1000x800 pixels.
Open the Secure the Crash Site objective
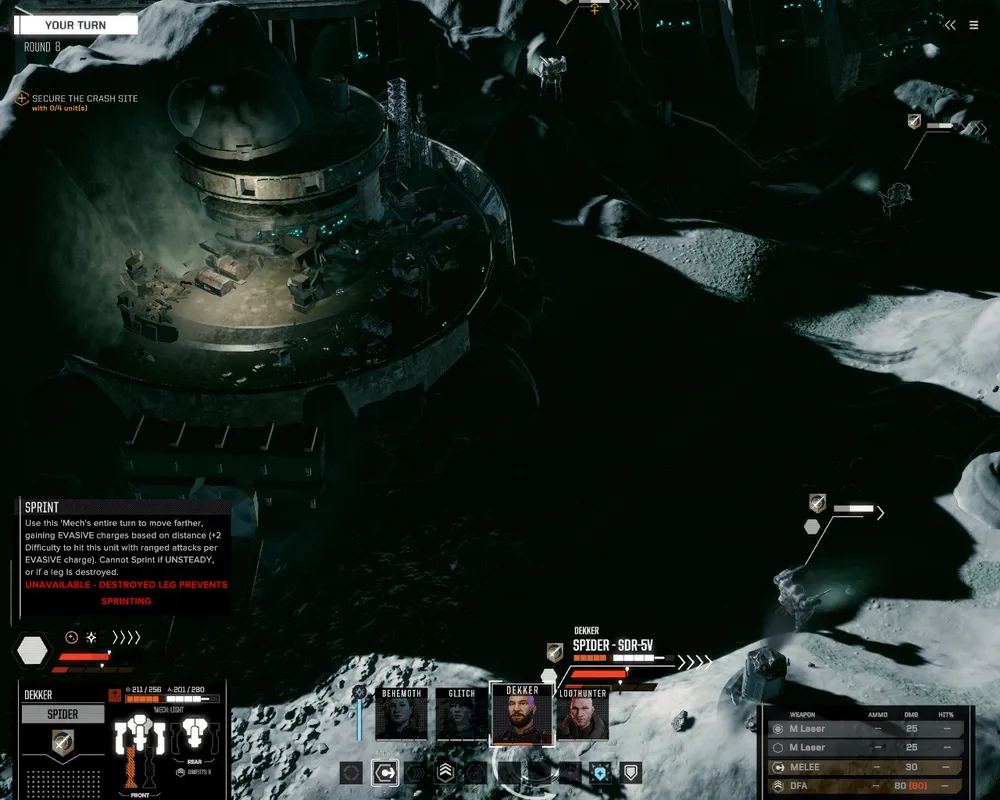click(x=84, y=99)
